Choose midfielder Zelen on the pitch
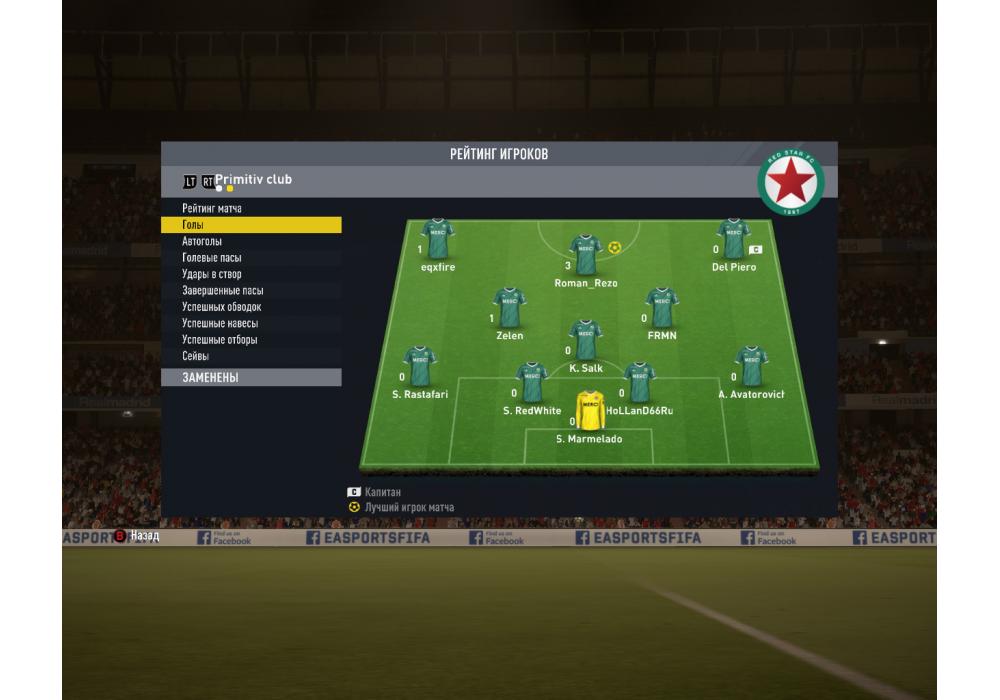 coord(509,307)
